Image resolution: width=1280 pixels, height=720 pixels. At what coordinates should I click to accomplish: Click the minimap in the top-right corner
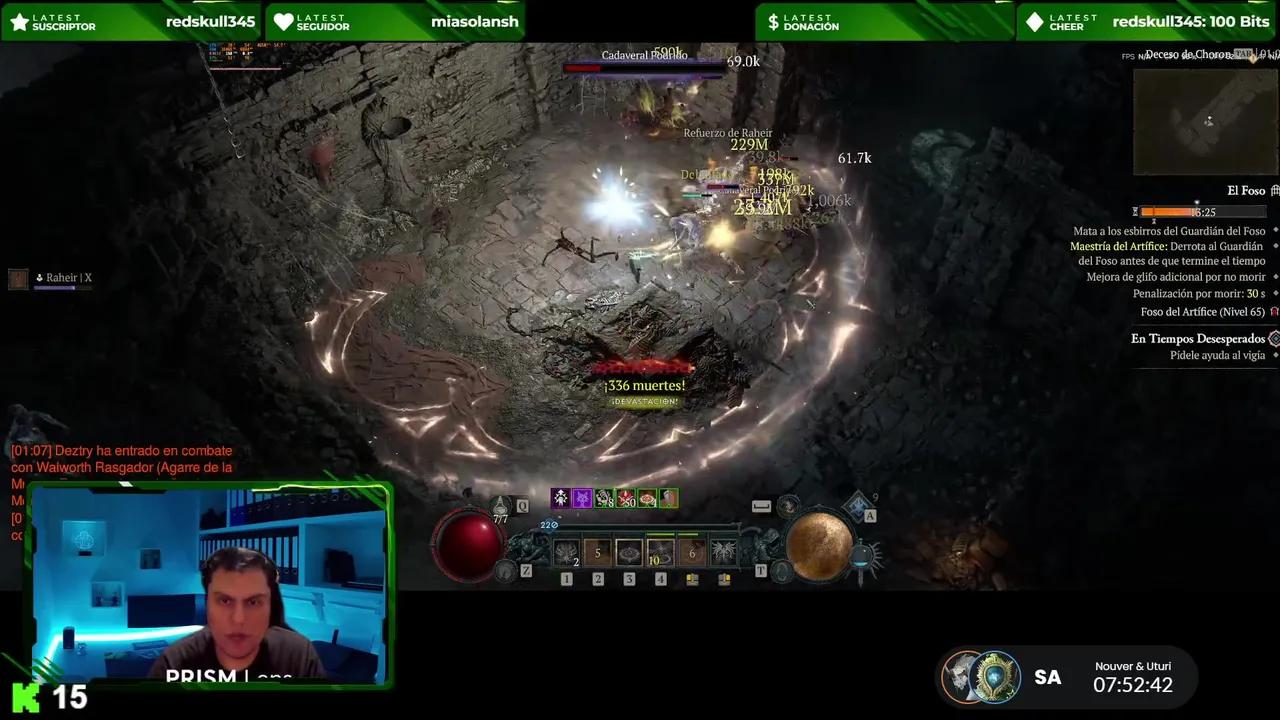pyautogui.click(x=1205, y=120)
